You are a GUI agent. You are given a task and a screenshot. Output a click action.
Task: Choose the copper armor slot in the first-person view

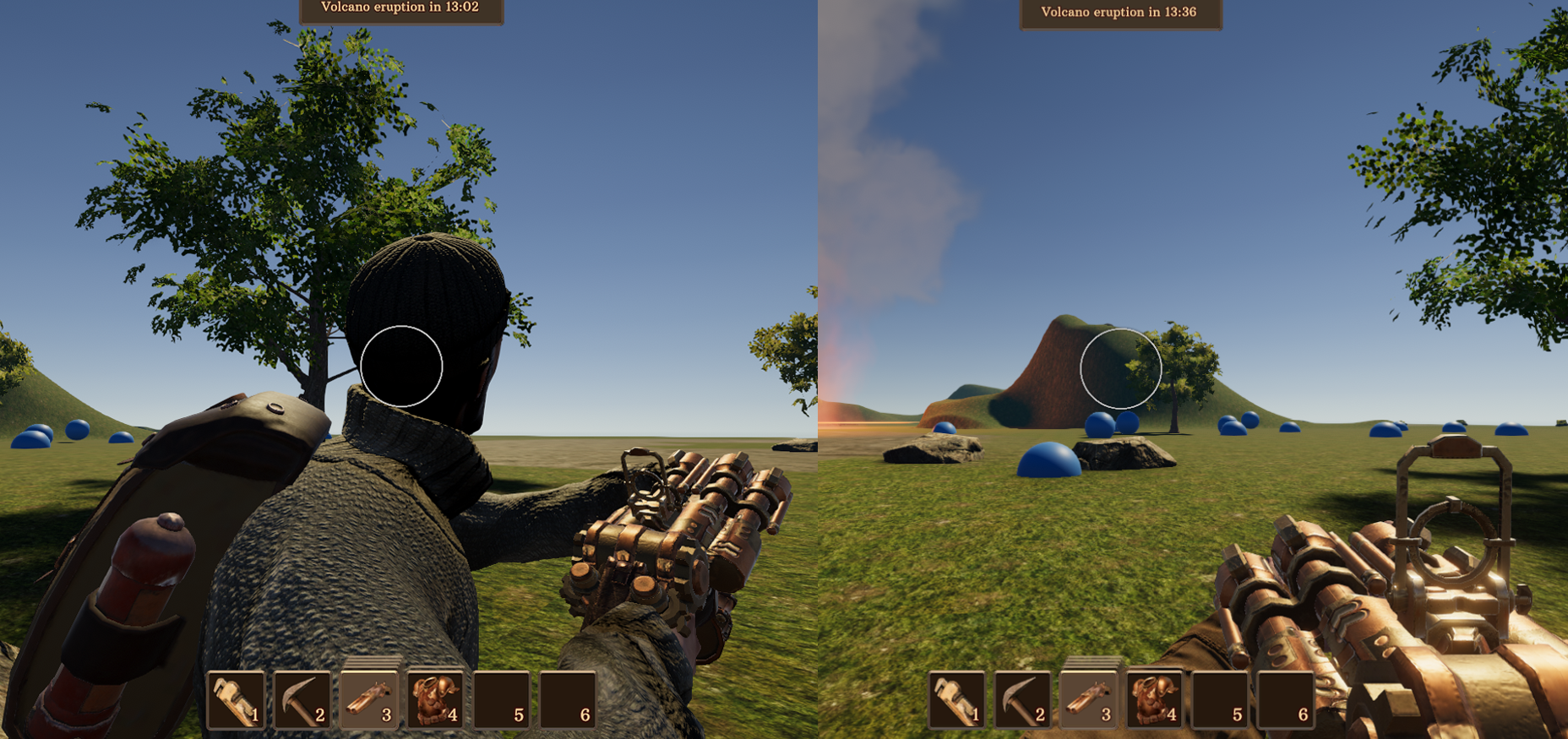coord(1155,699)
